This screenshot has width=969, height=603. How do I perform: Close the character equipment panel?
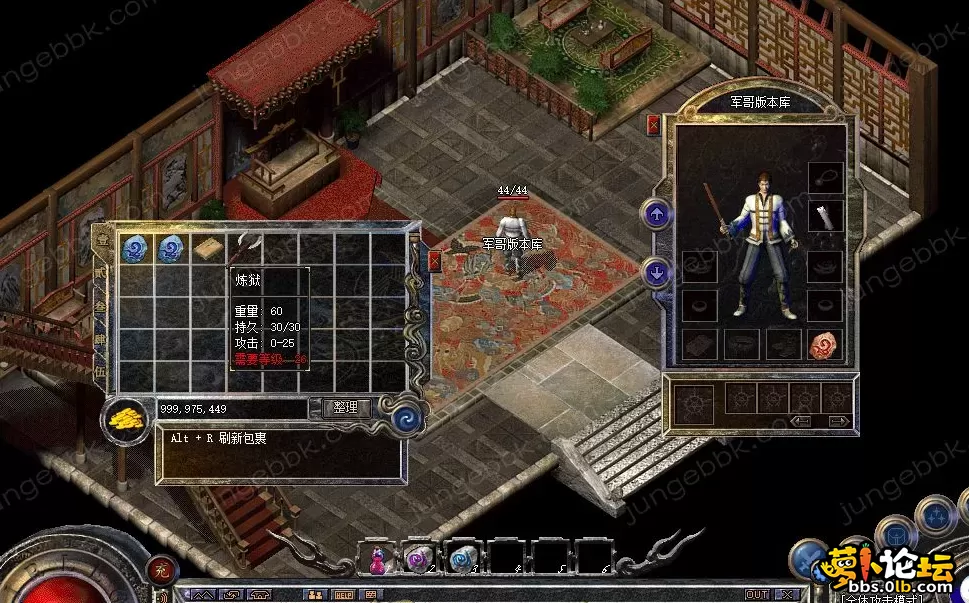653,125
